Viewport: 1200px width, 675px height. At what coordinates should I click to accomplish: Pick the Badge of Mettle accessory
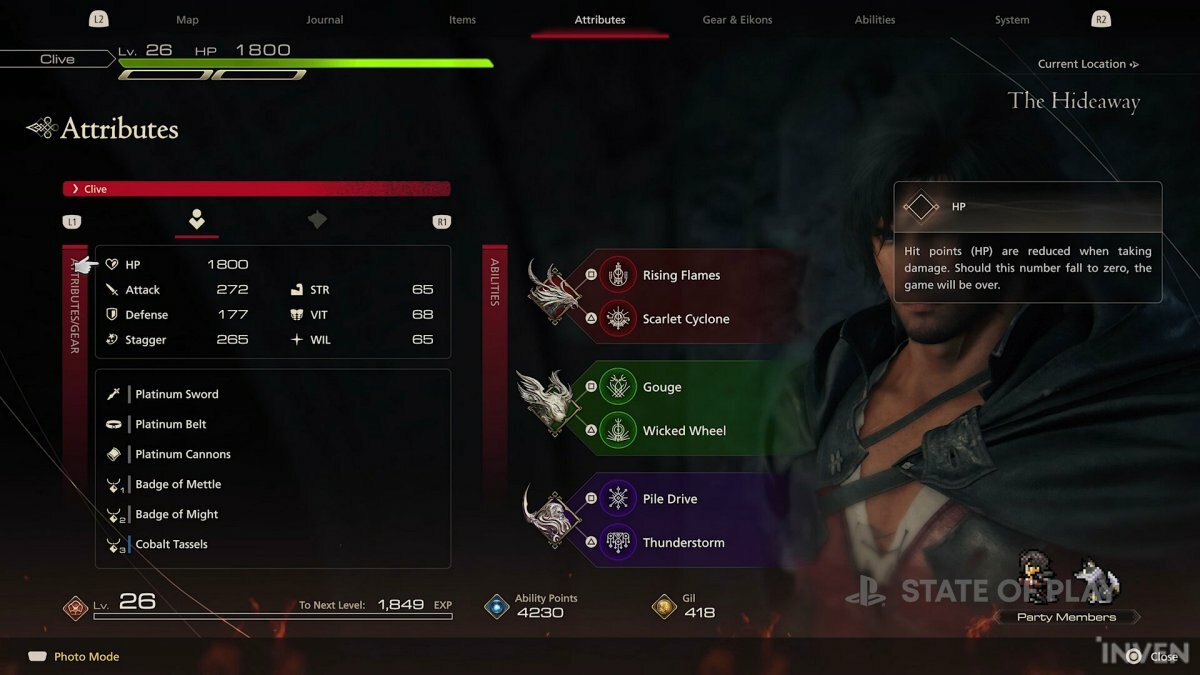(178, 484)
